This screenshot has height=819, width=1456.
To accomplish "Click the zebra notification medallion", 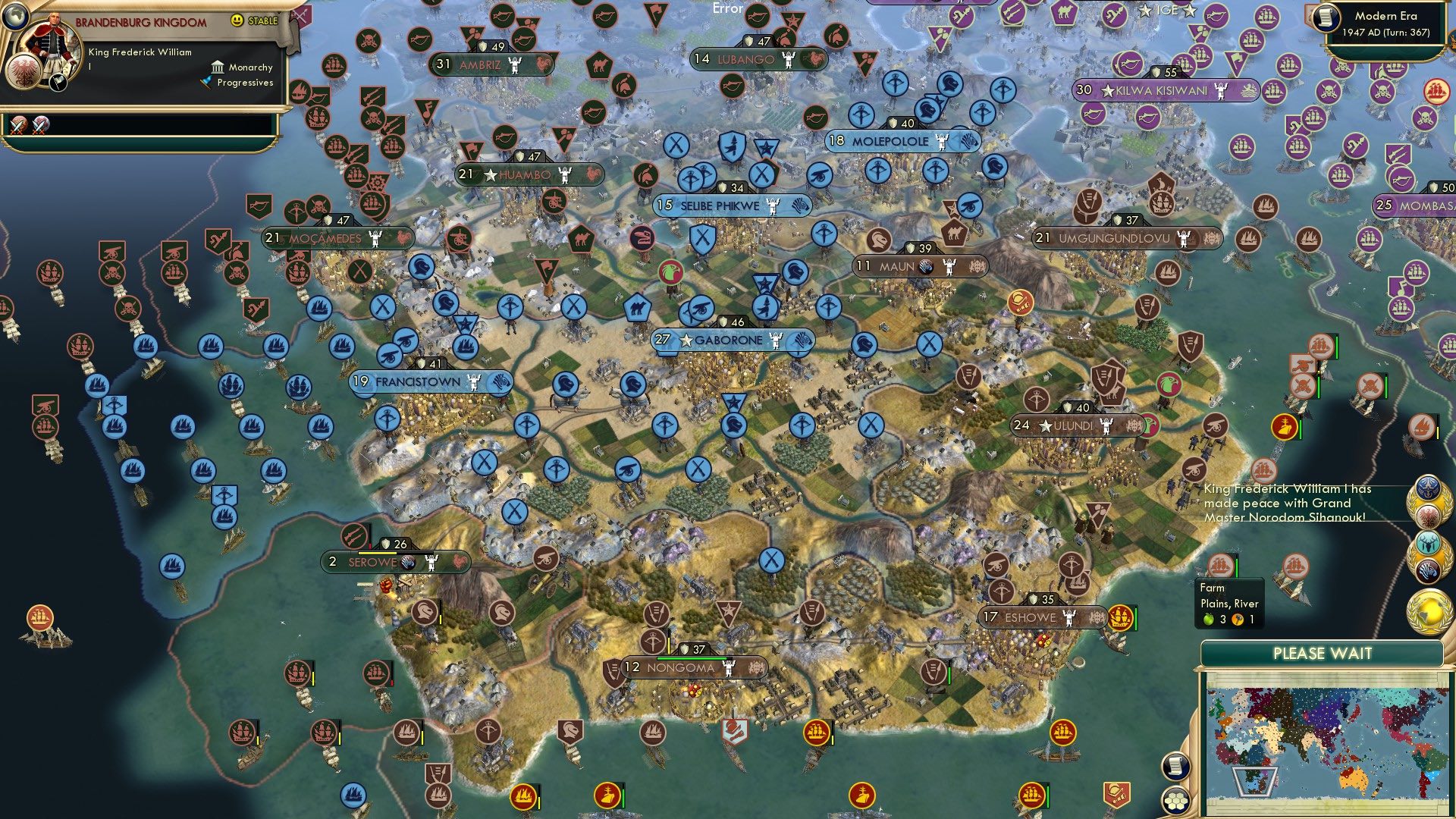I will pos(1429,571).
